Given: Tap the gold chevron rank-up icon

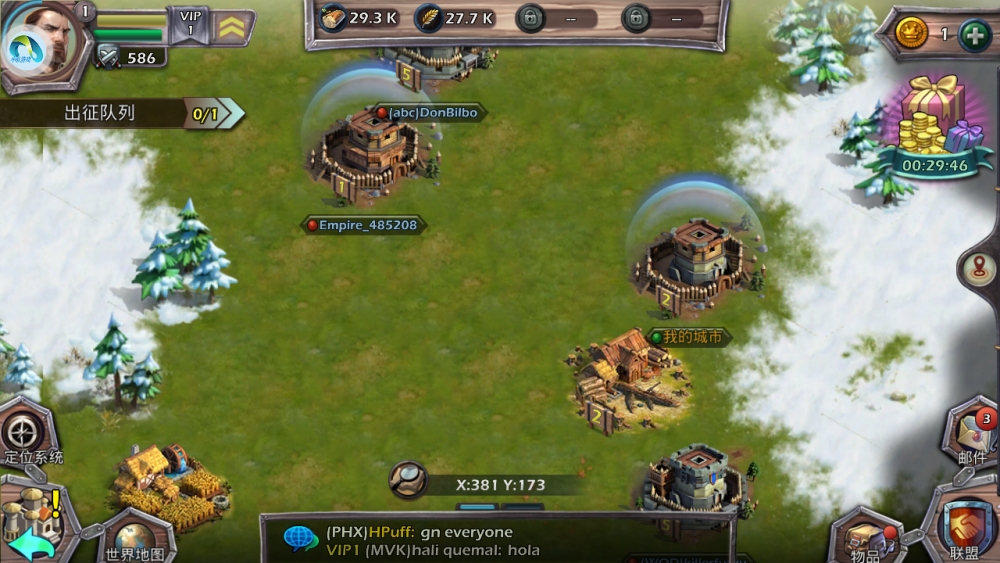Looking at the screenshot, I should tap(232, 27).
